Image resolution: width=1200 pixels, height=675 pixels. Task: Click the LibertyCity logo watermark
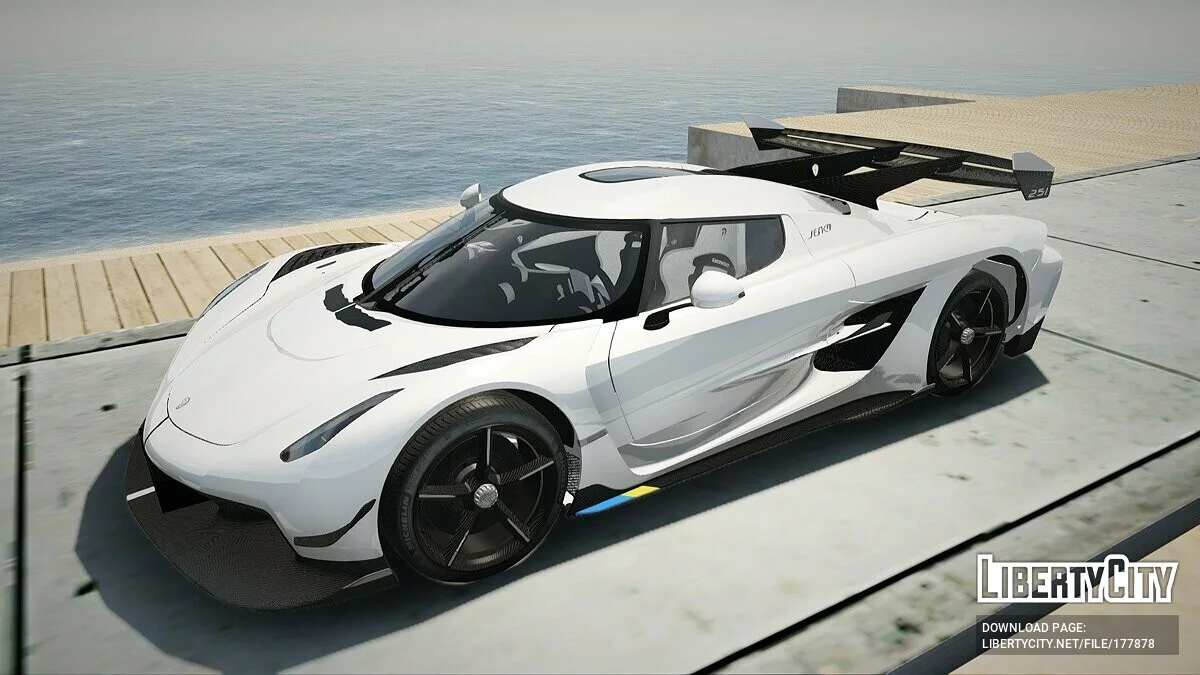1077,579
